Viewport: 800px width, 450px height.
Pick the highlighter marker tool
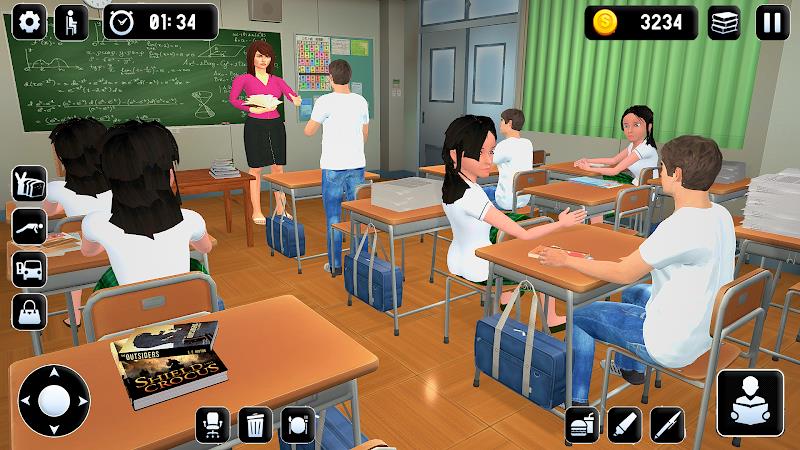click(x=626, y=424)
